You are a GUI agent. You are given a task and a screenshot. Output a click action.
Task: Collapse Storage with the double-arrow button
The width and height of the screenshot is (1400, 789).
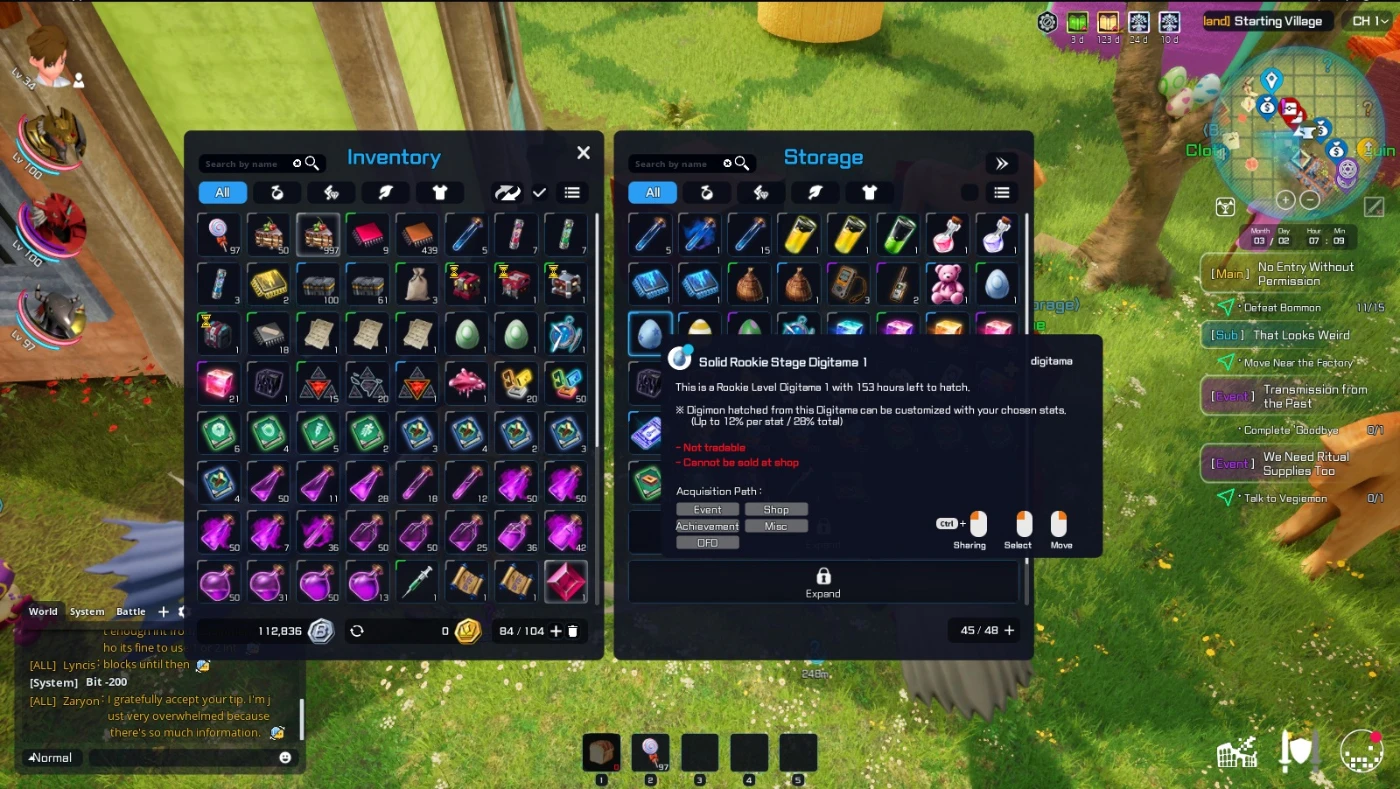pyautogui.click(x=1001, y=164)
